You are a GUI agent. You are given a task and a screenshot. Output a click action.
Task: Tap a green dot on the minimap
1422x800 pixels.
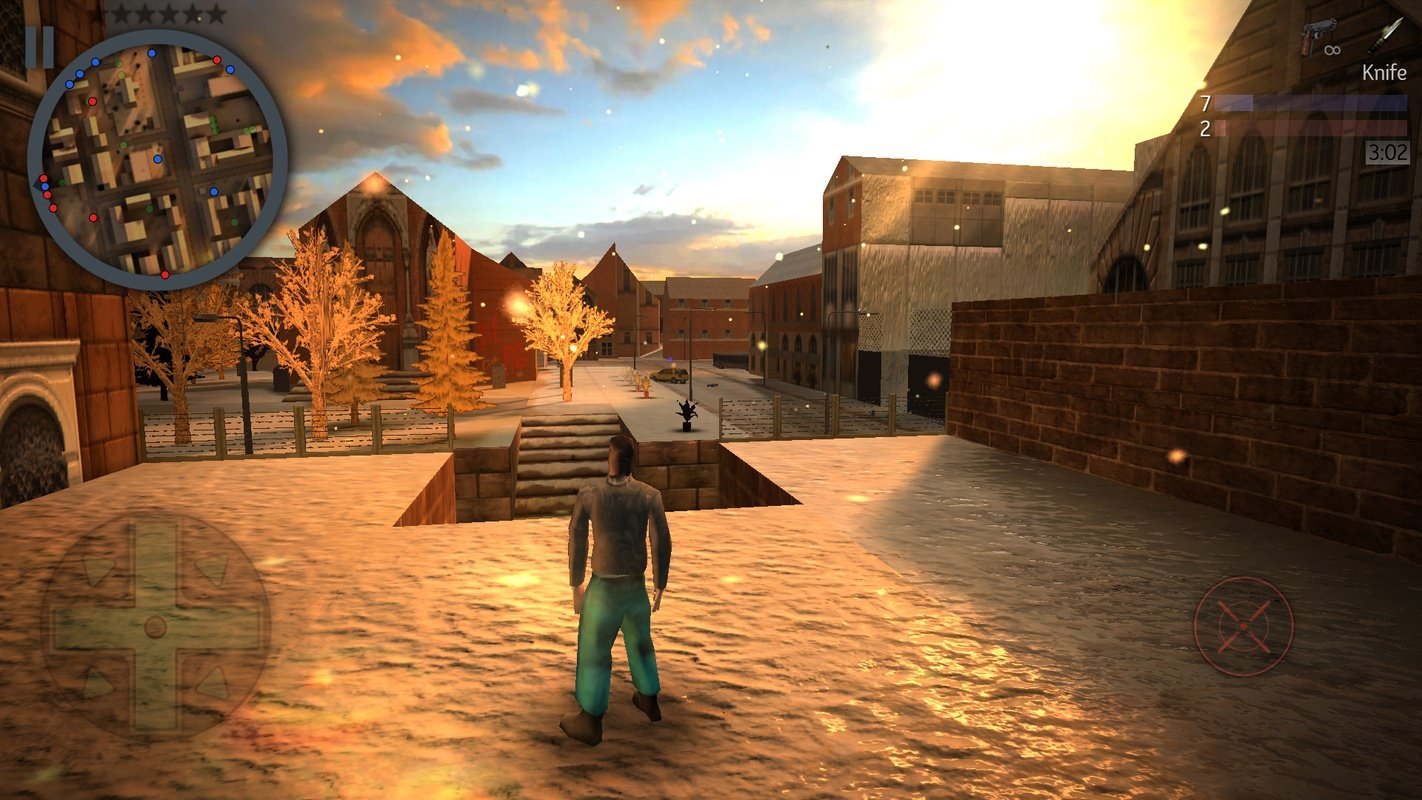pyautogui.click(x=213, y=122)
